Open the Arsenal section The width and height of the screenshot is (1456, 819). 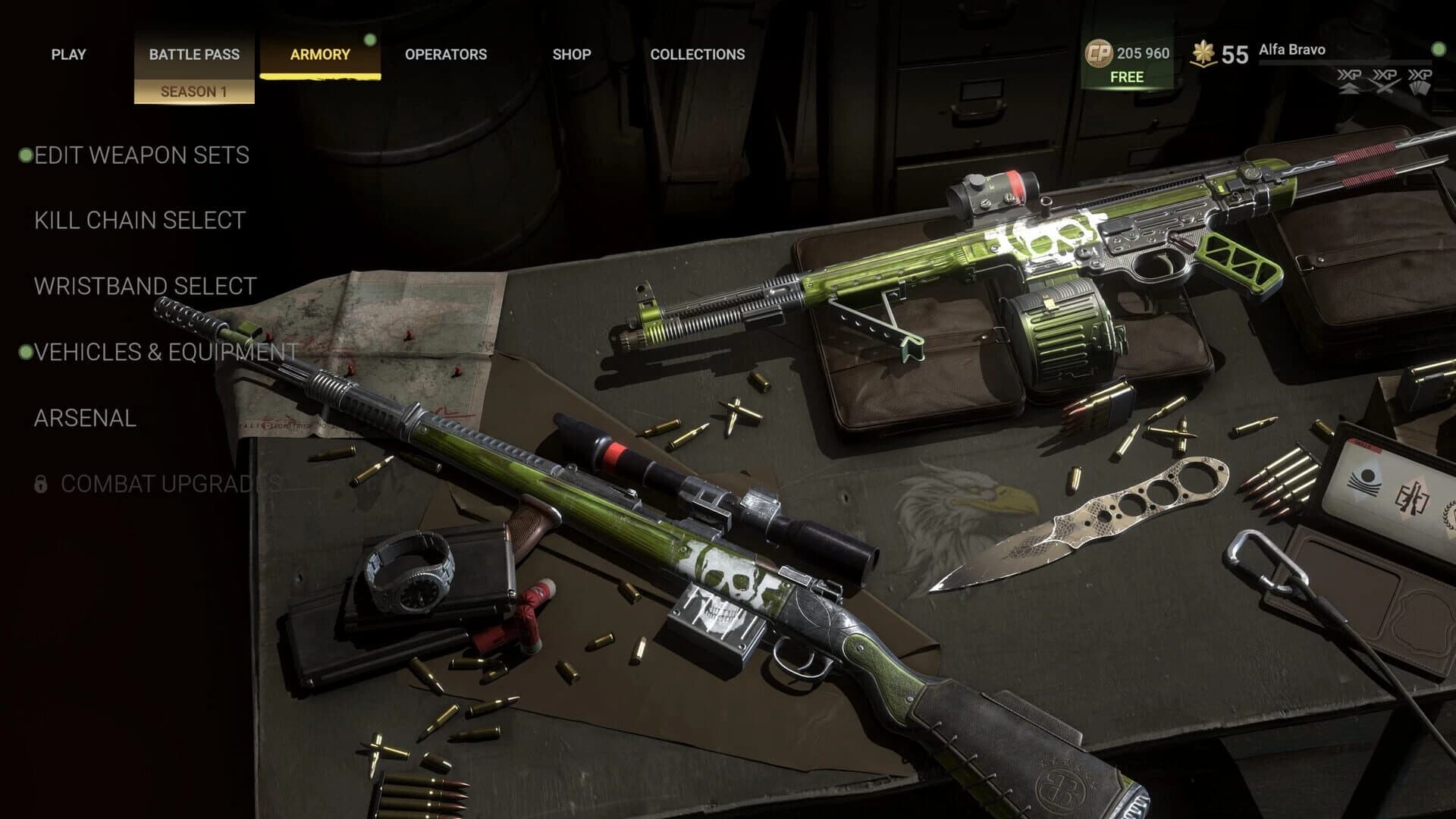coord(85,416)
